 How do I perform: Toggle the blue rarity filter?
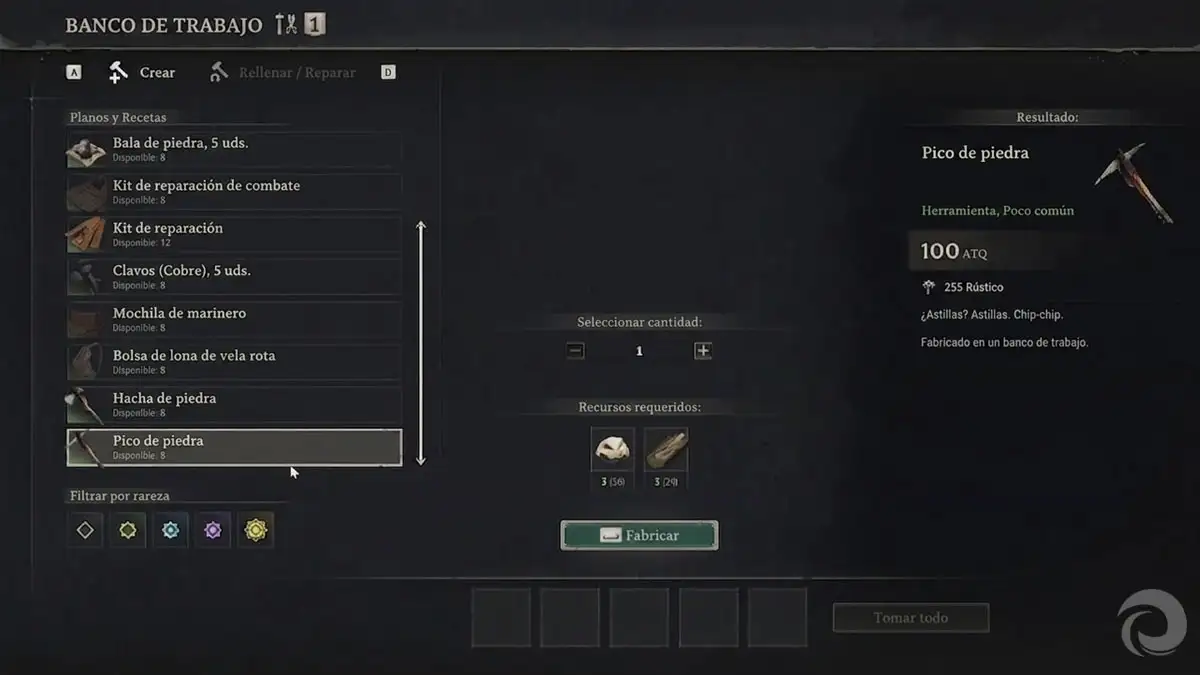(x=171, y=530)
